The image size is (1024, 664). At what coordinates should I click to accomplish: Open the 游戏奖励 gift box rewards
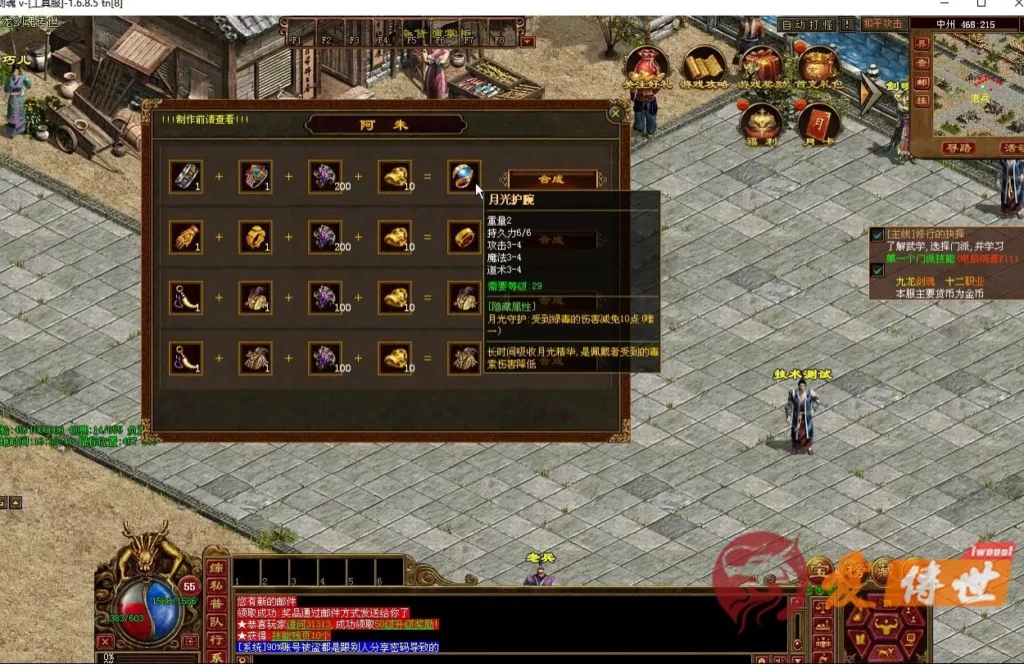(761, 66)
